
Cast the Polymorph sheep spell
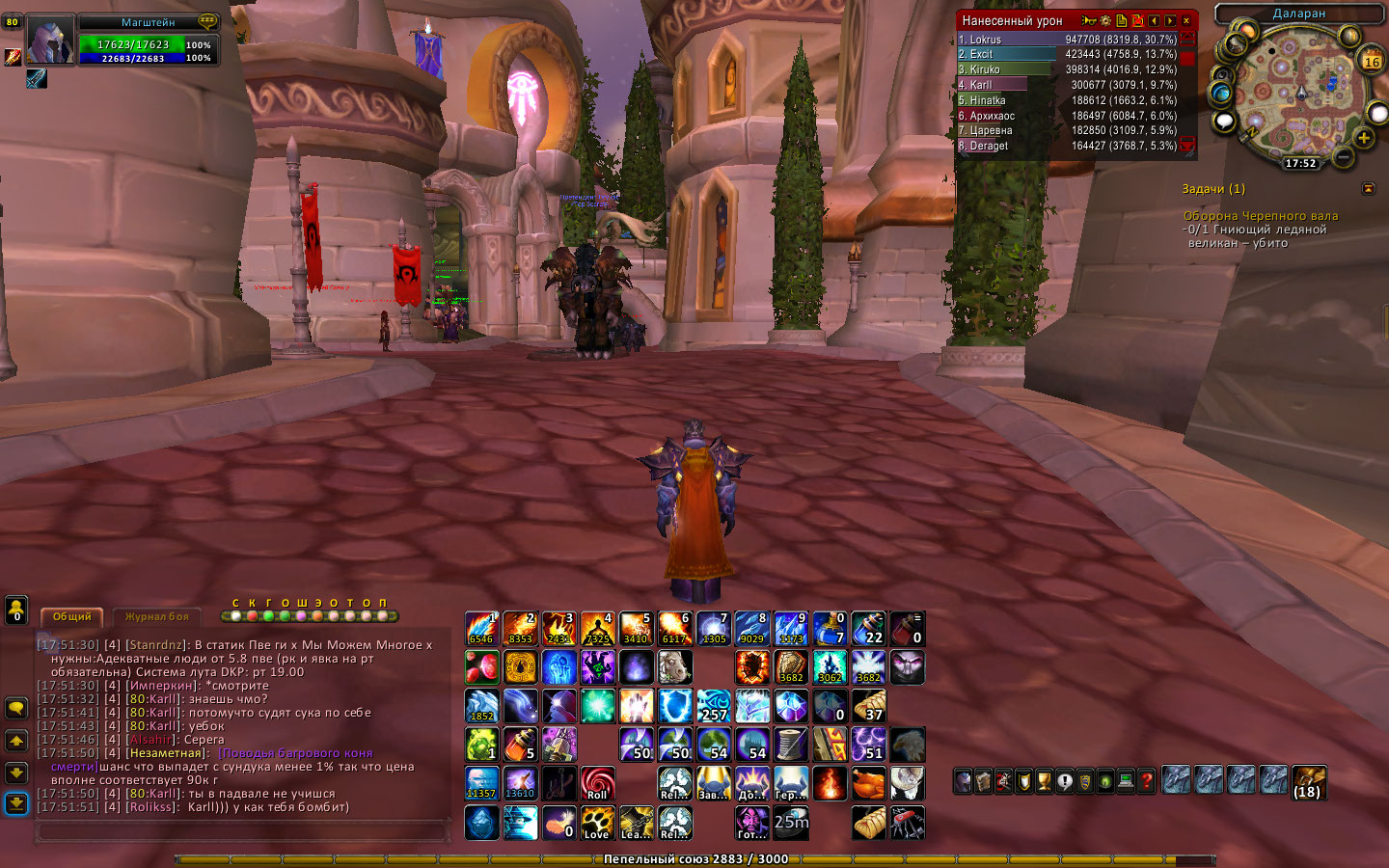(x=674, y=666)
